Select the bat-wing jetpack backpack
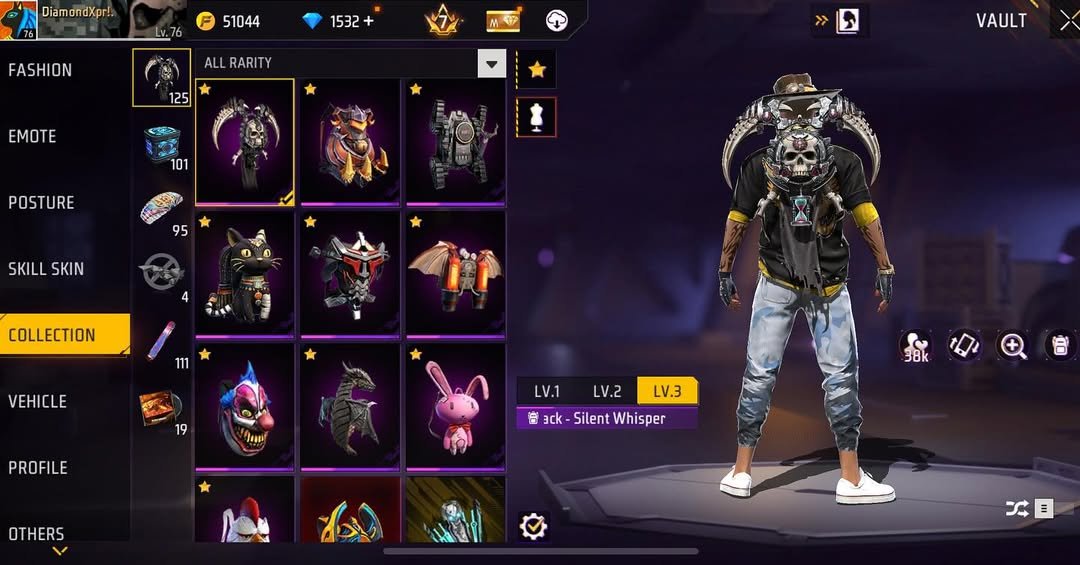Screen dimensions: 1080x565 [455, 273]
